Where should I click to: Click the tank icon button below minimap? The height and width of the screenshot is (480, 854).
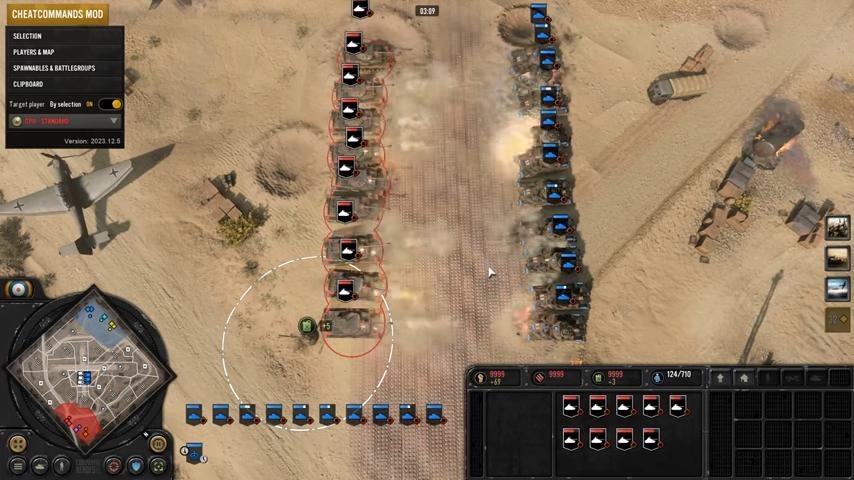point(40,465)
